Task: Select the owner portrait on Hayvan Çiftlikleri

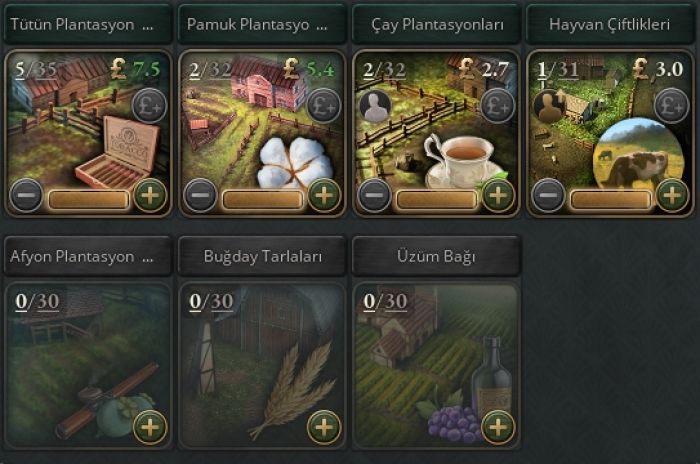Action: tap(548, 107)
